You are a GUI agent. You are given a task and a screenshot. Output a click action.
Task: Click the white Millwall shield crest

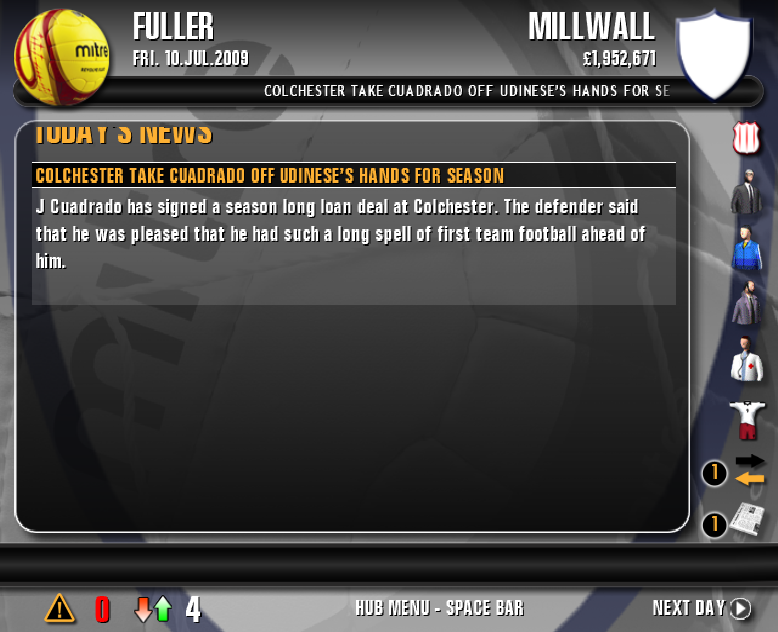[x=713, y=53]
